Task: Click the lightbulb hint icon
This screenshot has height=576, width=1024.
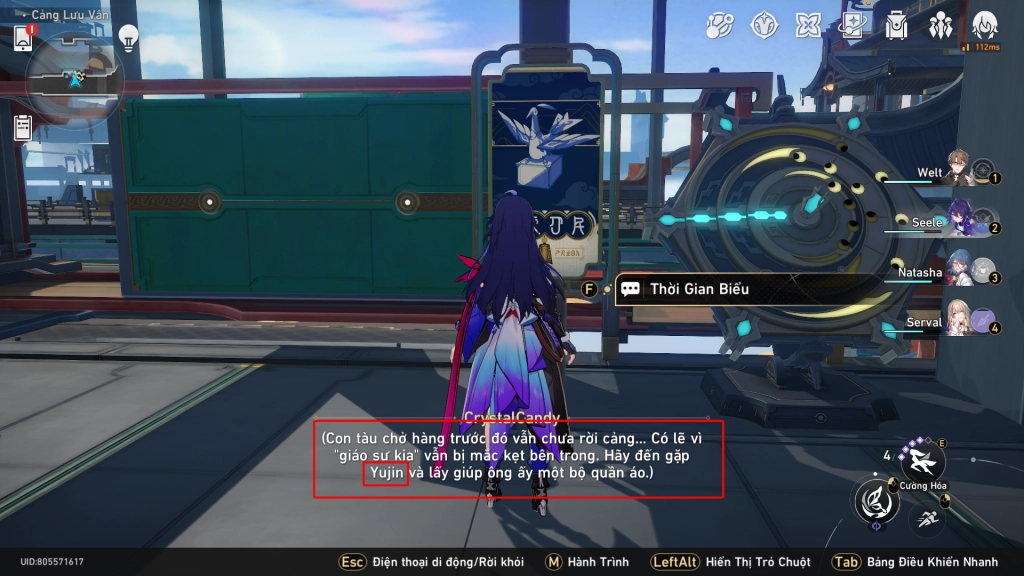Action: (128, 38)
